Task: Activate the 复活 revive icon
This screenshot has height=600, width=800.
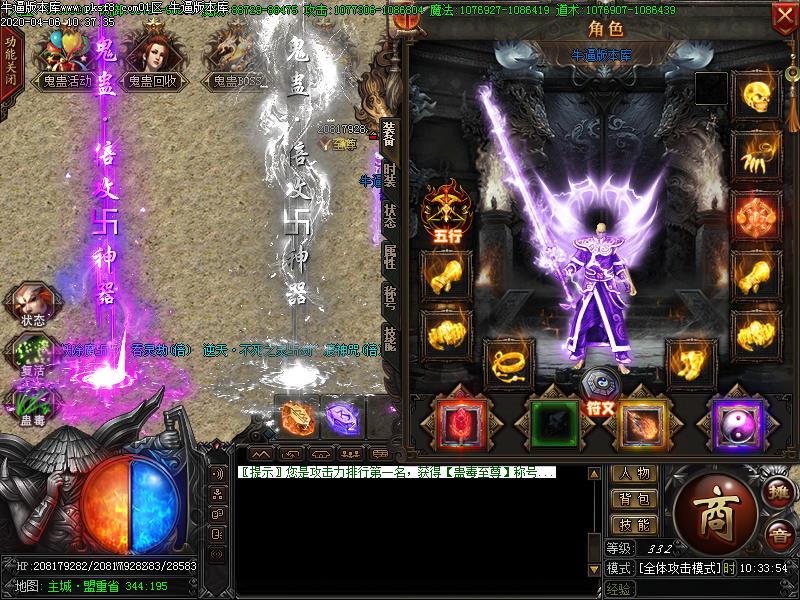Action: pyautogui.click(x=33, y=357)
